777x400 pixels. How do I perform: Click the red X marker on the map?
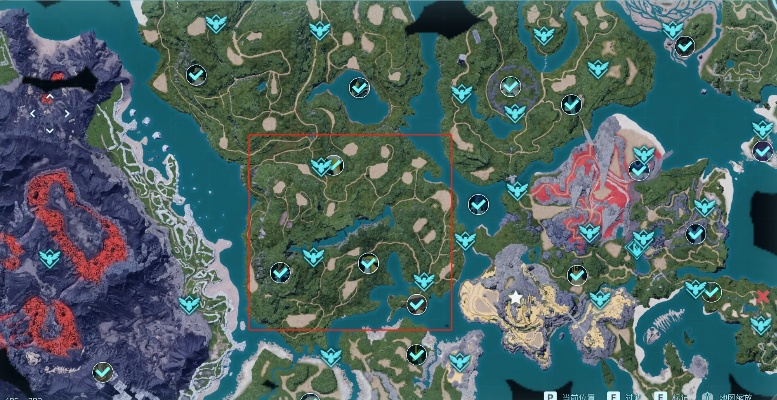(764, 297)
